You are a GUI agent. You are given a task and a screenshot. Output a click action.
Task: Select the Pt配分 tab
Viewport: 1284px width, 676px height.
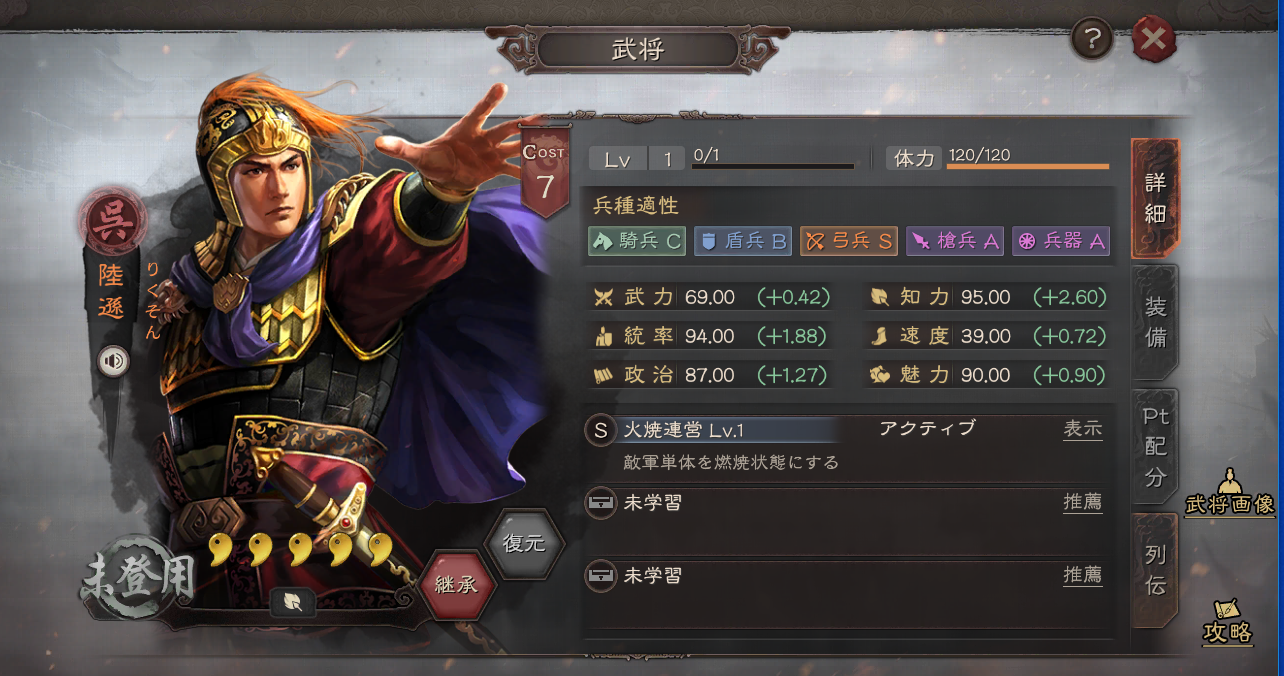pos(1155,446)
